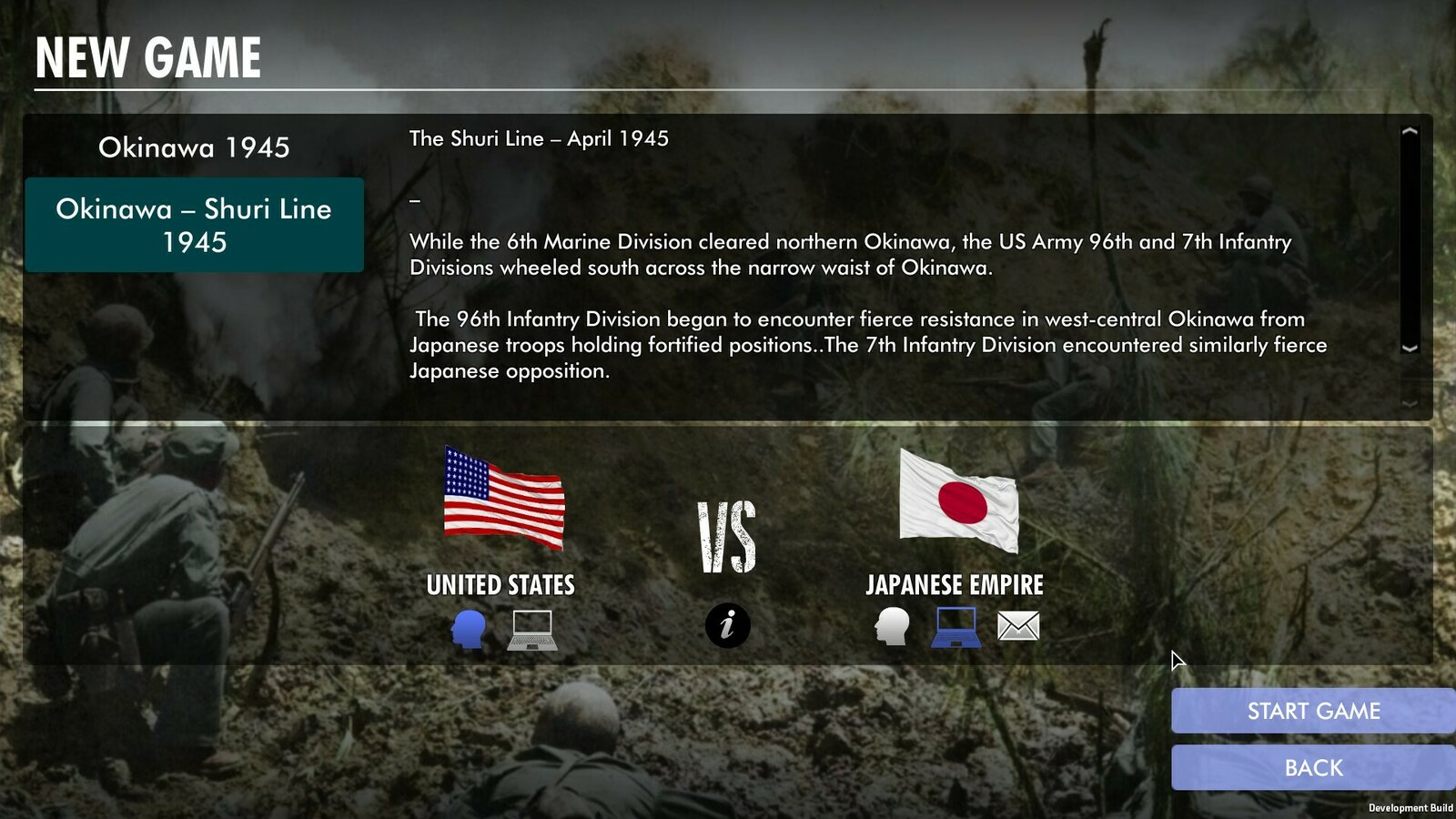Click the description scroll-up arrow
The height and width of the screenshot is (819, 1456).
pyautogui.click(x=1410, y=132)
